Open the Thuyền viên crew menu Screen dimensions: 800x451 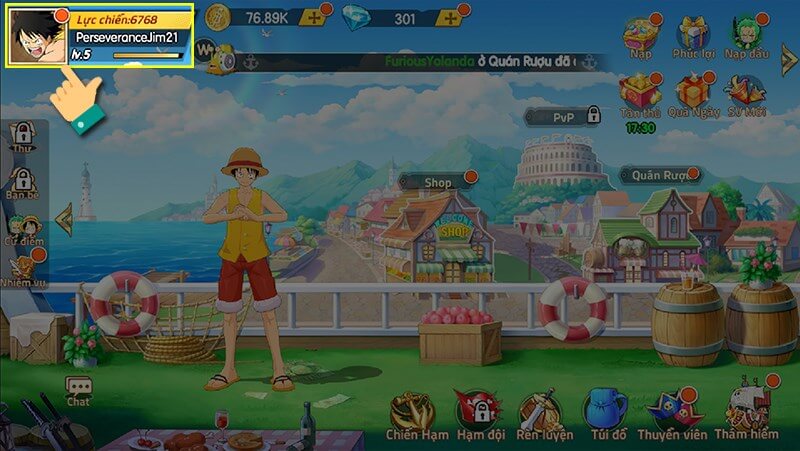point(670,413)
